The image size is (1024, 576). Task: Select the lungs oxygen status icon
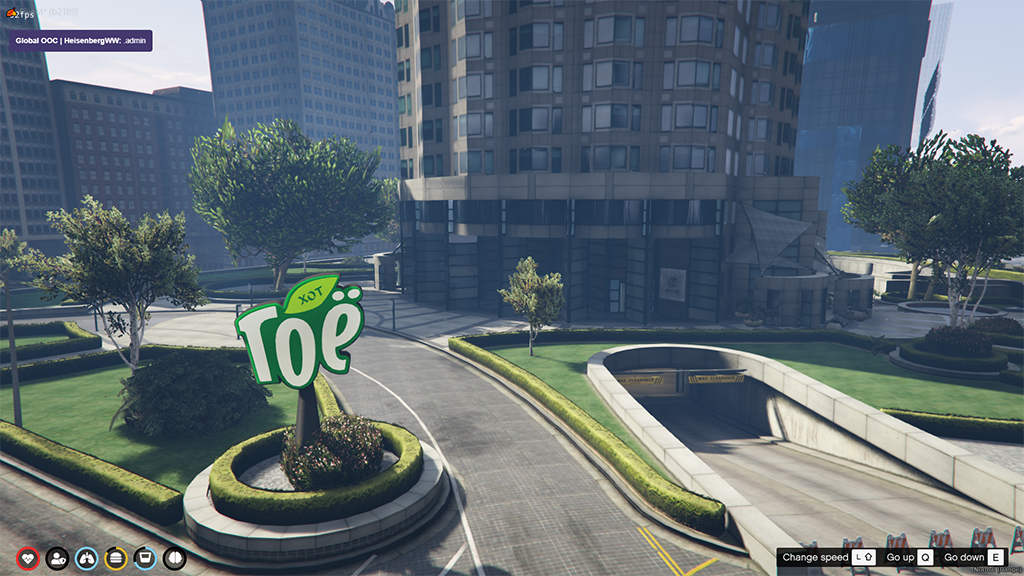click(87, 558)
